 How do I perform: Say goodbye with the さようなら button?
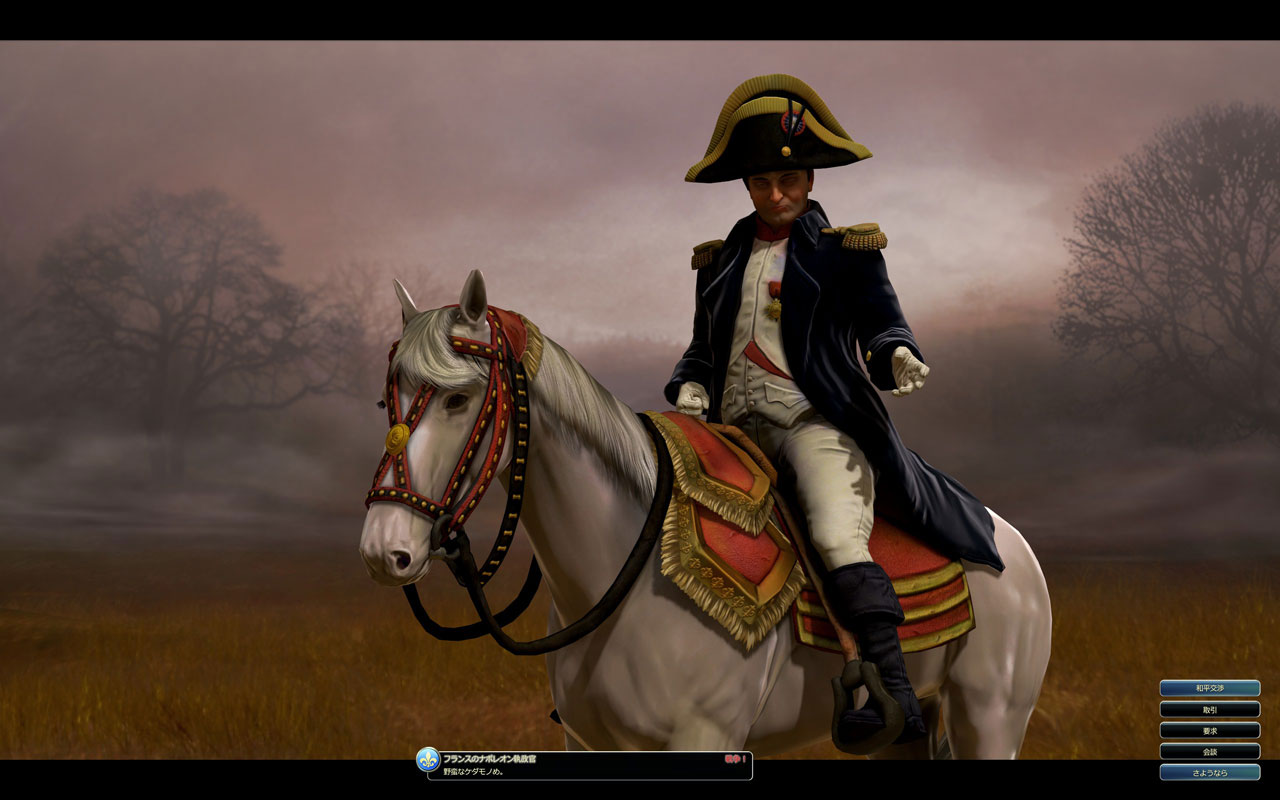coord(1209,772)
